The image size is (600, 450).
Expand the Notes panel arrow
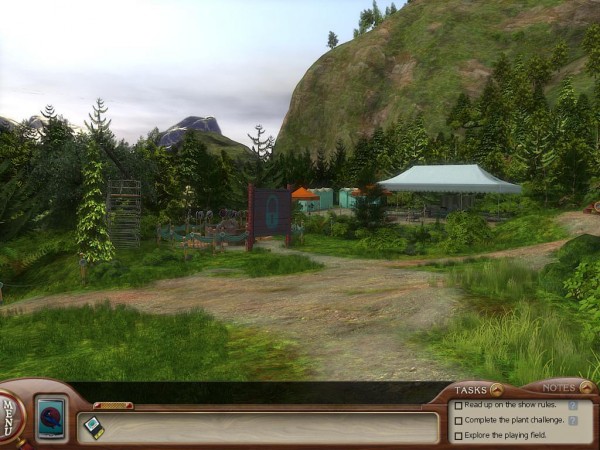pyautogui.click(x=585, y=387)
